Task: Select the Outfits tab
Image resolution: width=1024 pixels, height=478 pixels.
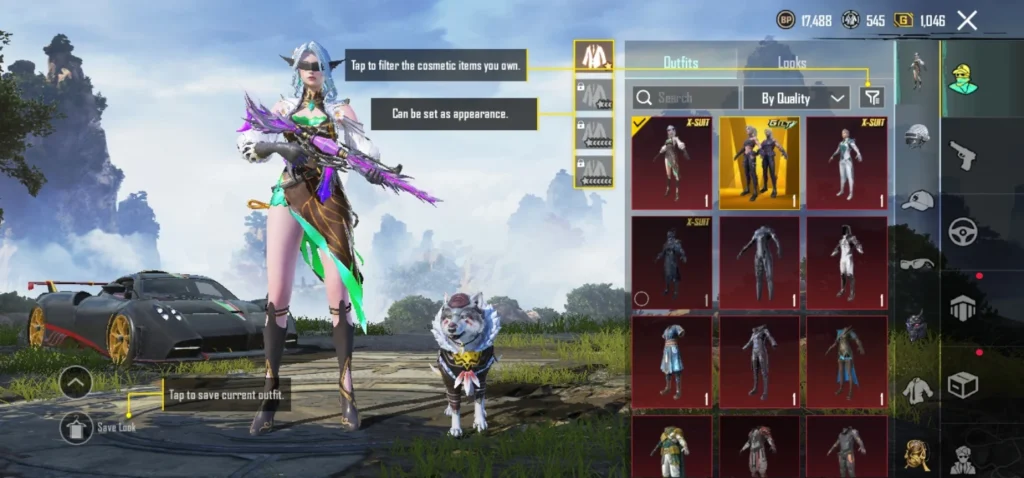Action: (x=681, y=62)
